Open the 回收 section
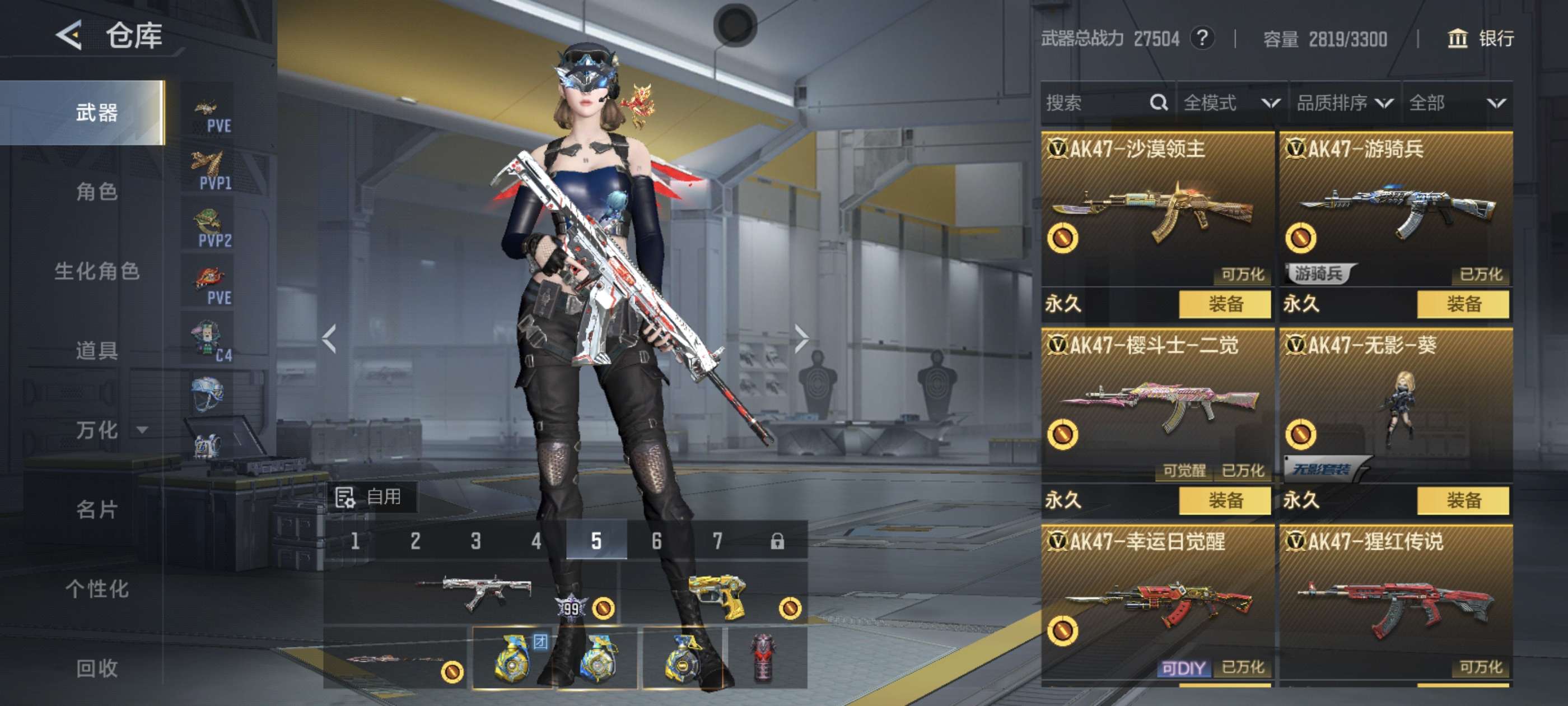Screen dimensions: 1568x706 97,668
